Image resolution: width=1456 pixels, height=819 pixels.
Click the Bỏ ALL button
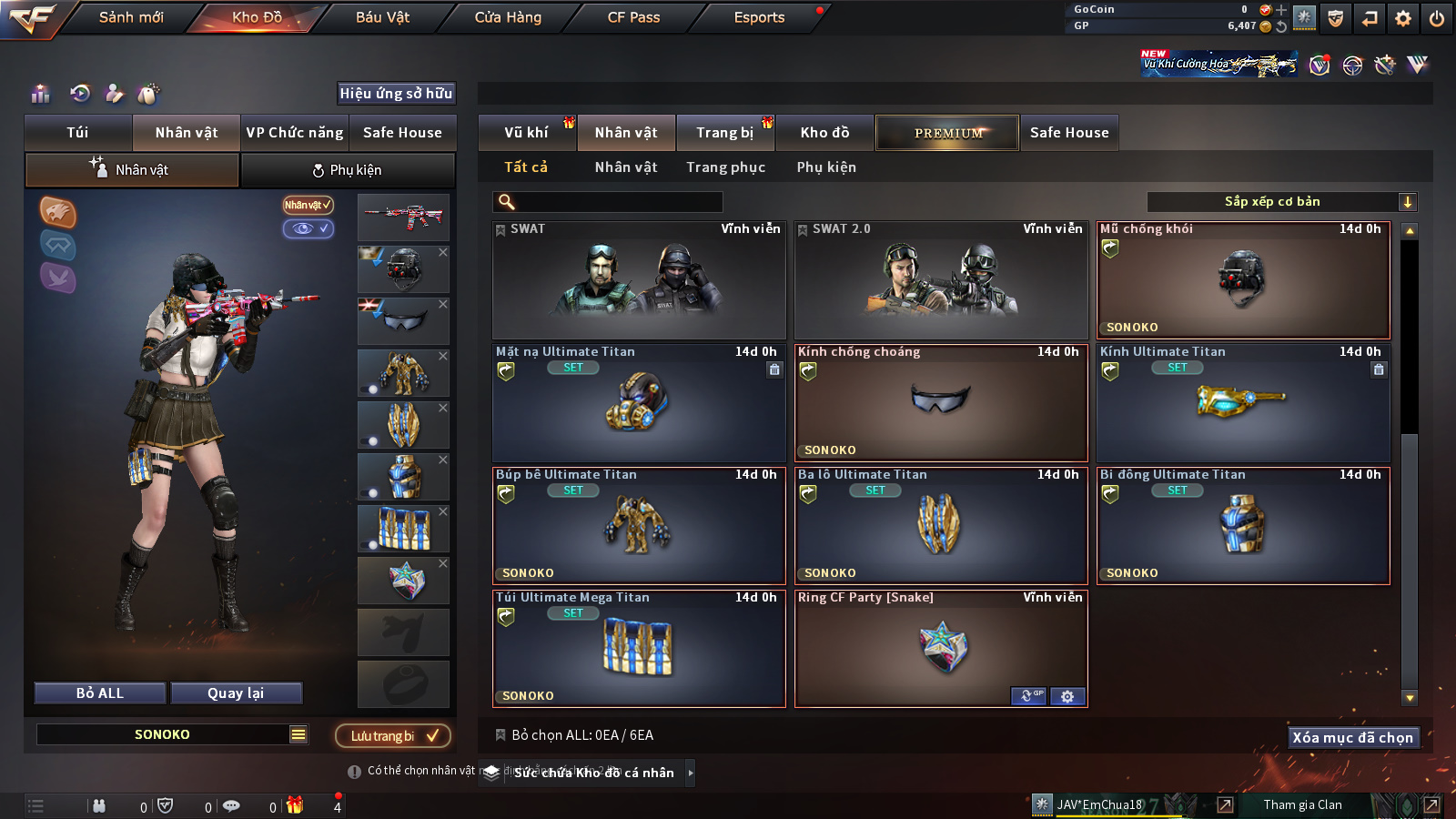(x=100, y=693)
